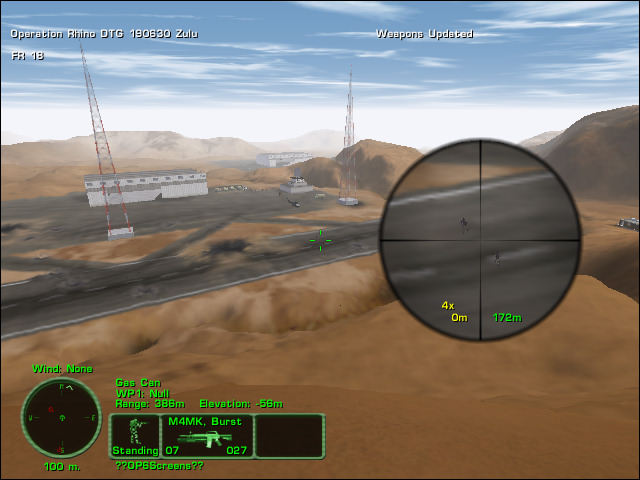Click the circular compass radar
640x480 pixels.
pyautogui.click(x=61, y=417)
